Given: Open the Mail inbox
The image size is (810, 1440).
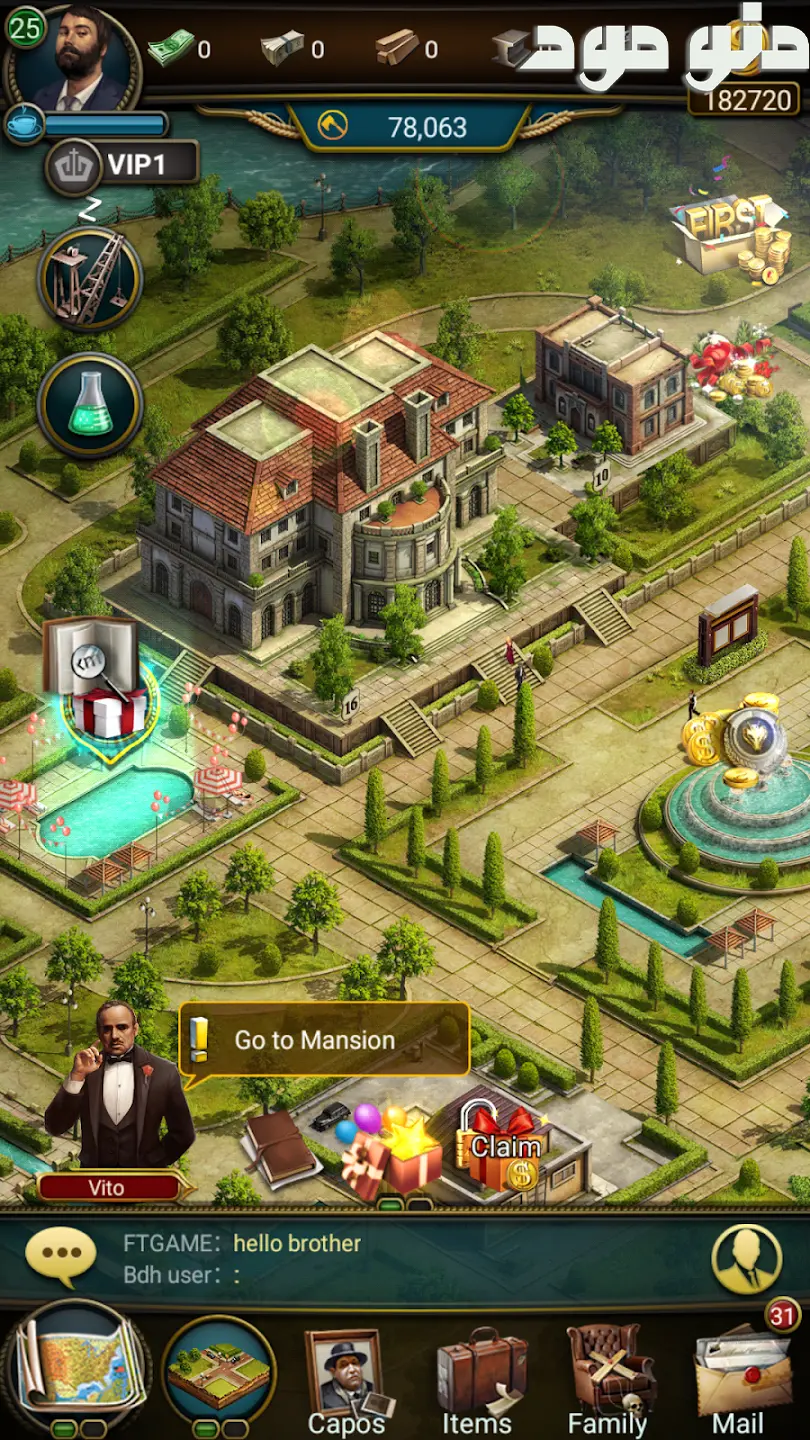Looking at the screenshot, I should tap(740, 1381).
